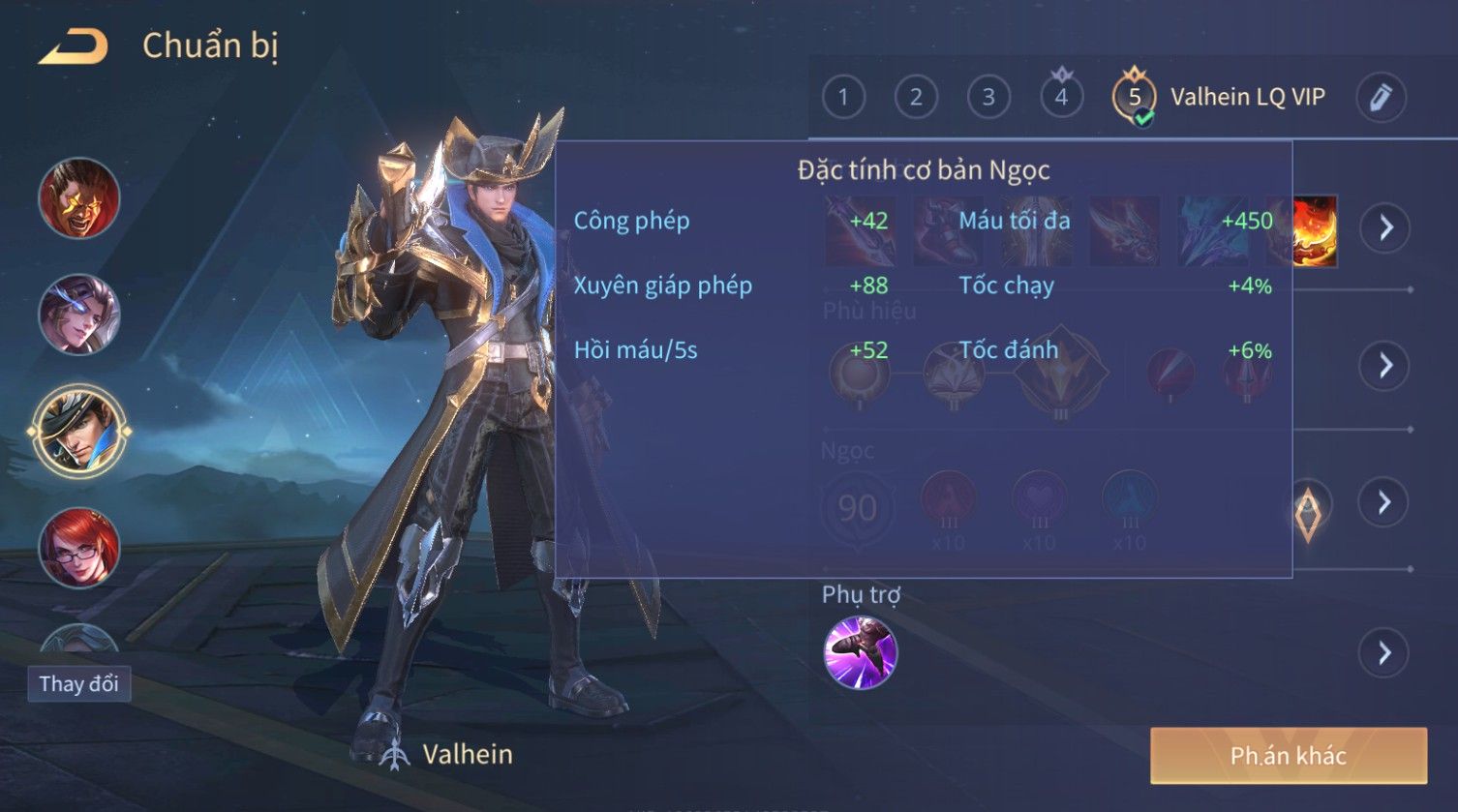
Task: Choose the red-faced hero portrait
Action: pos(78,198)
